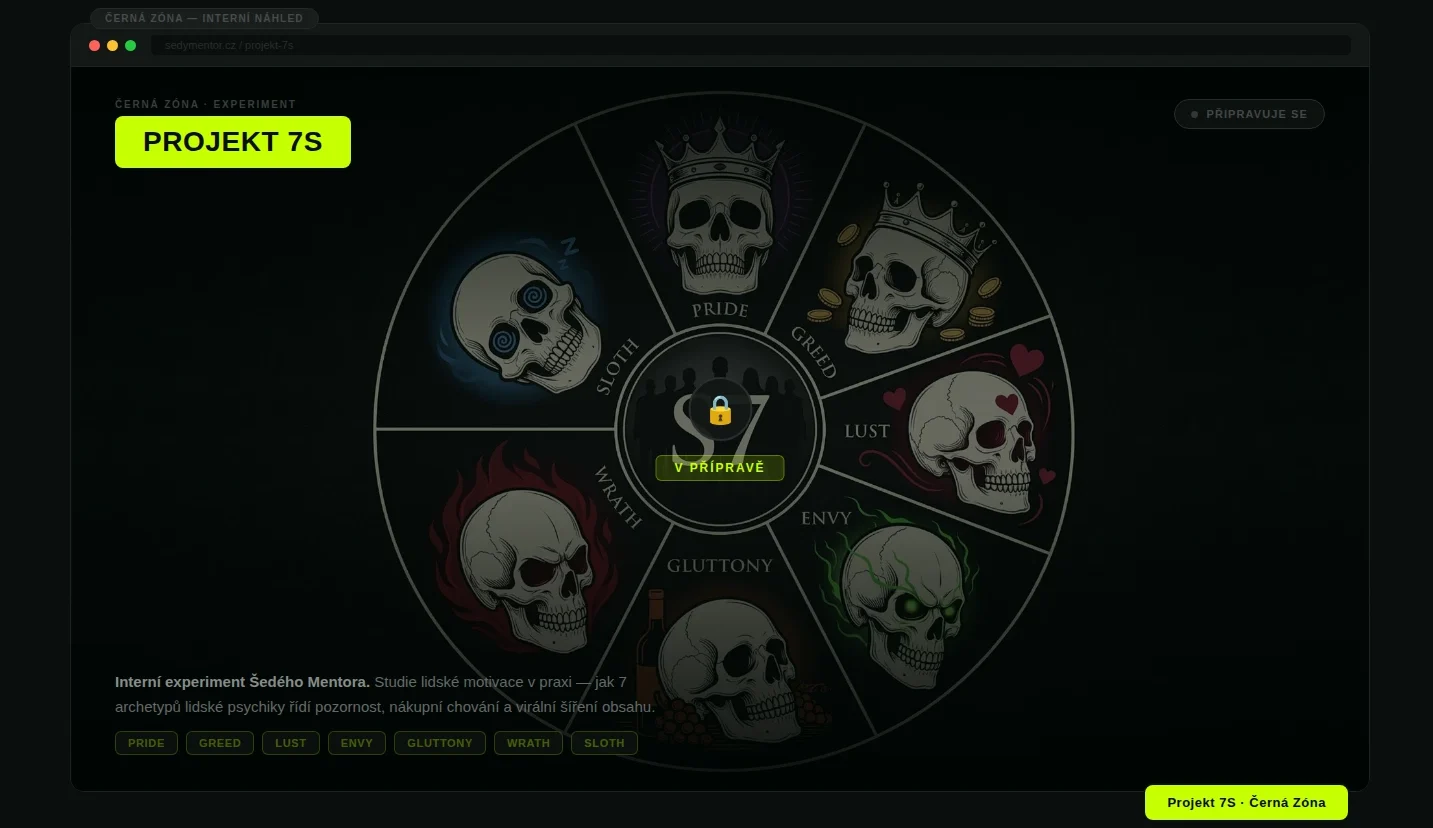This screenshot has height=828, width=1433.
Task: Choose the LUST tag chip
Action: coord(291,743)
